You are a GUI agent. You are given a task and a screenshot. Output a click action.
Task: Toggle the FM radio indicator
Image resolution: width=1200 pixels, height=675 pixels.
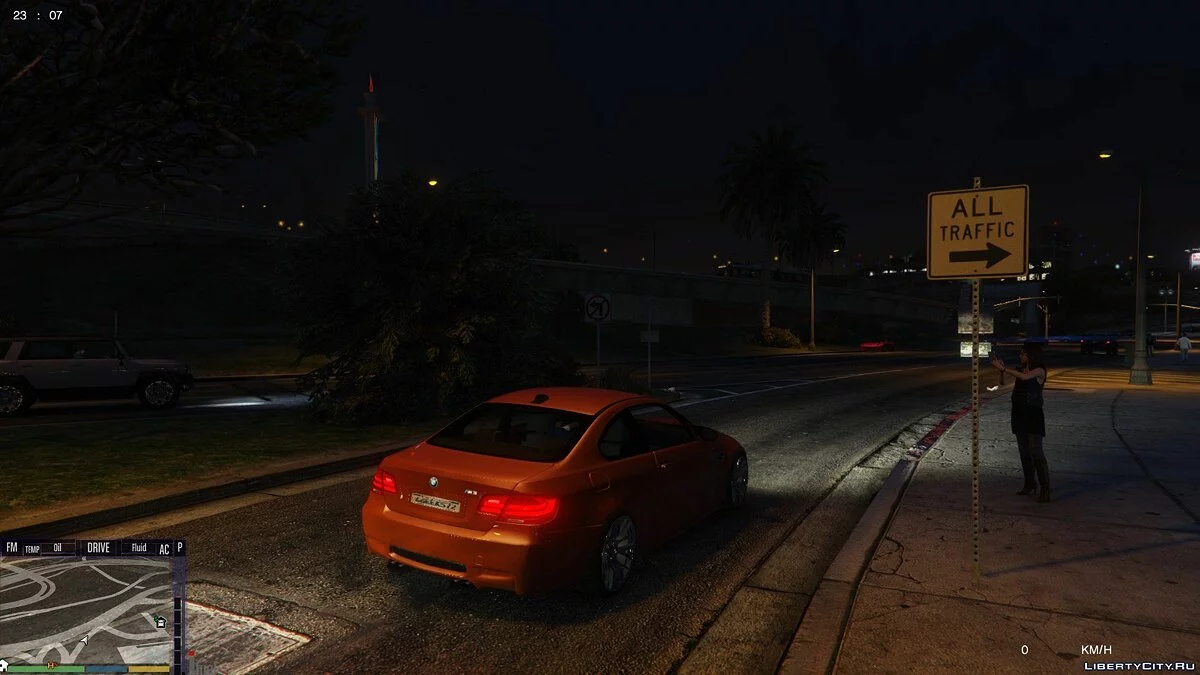pos(12,548)
